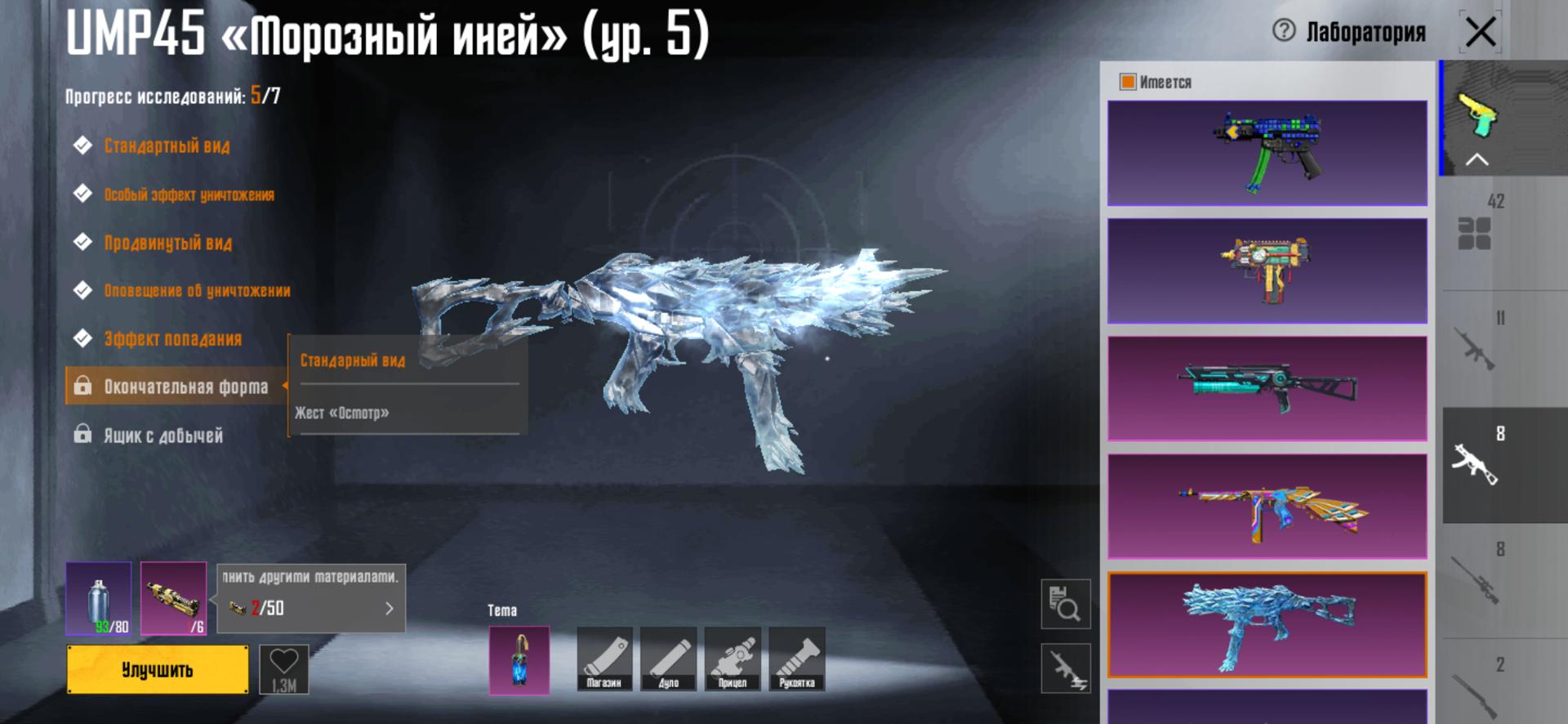Open the Тема theme item slot

pos(519,660)
